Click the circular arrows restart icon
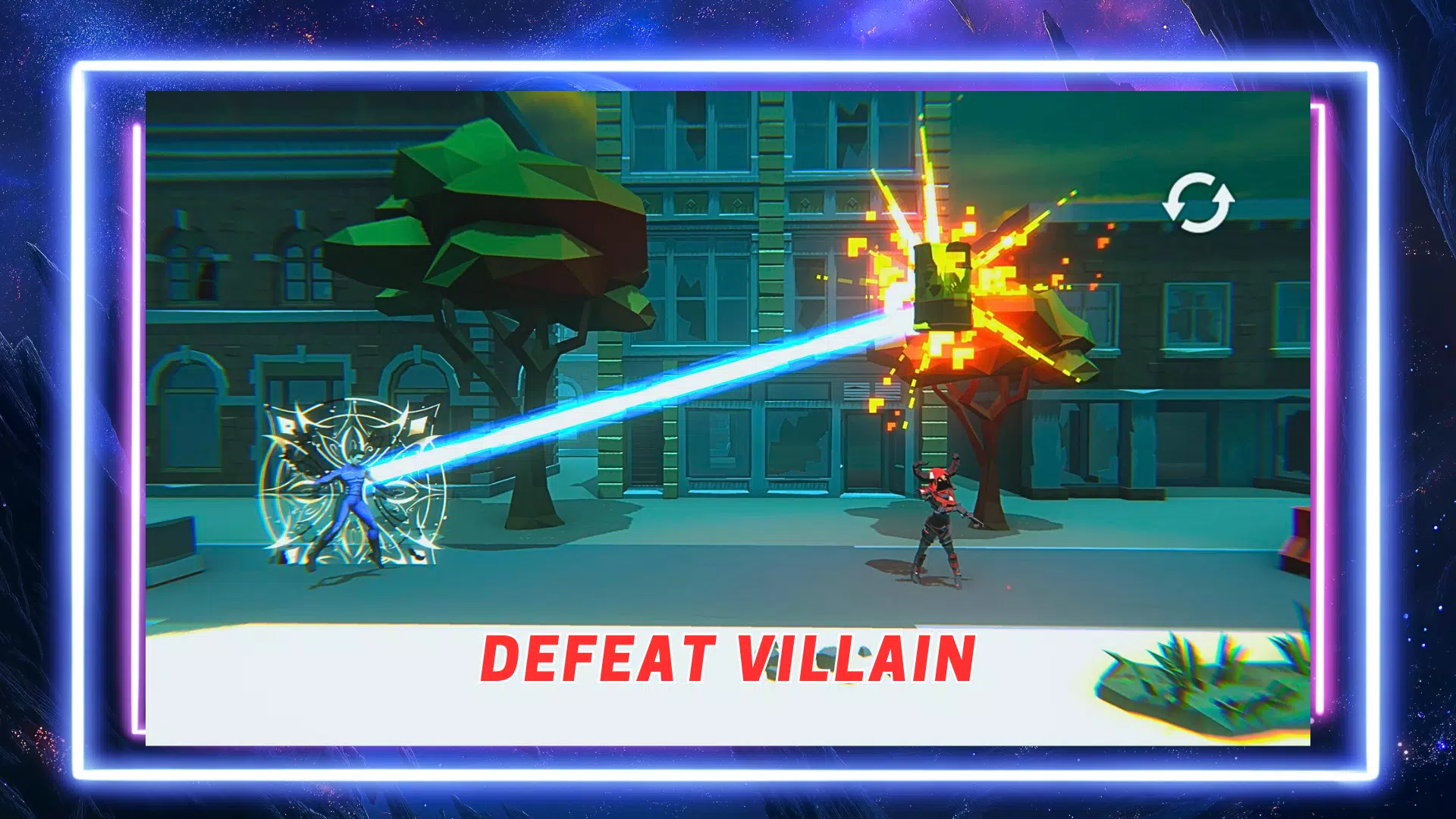The image size is (1456, 819). point(1198,202)
